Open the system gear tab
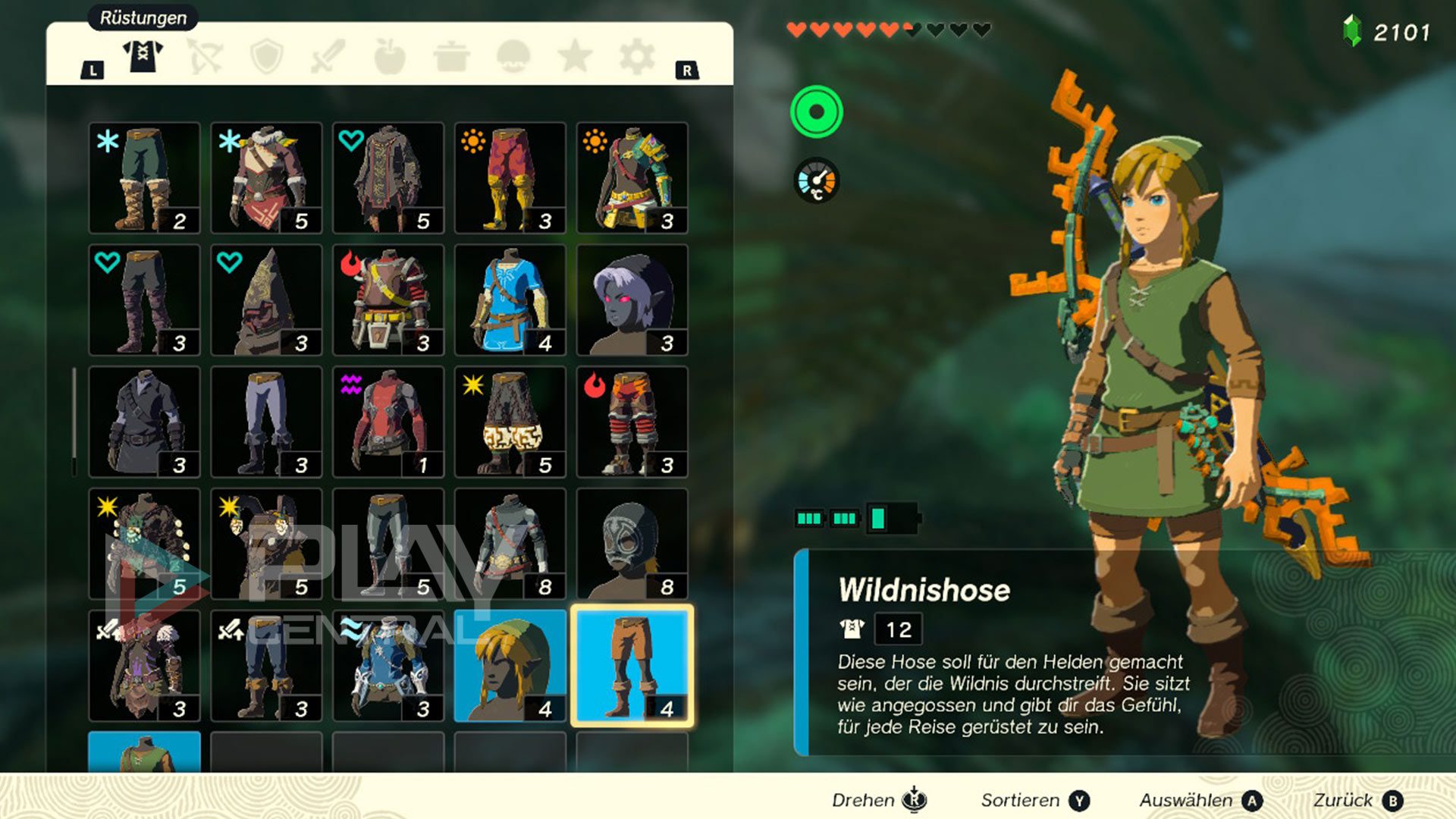Screen dimensions: 1456x819 [637, 56]
